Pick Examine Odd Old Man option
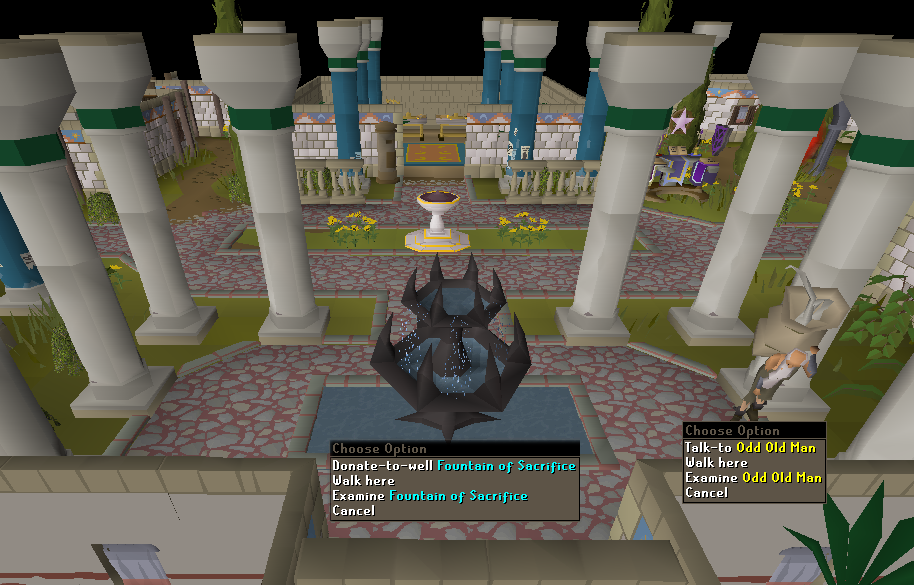 pyautogui.click(x=753, y=478)
